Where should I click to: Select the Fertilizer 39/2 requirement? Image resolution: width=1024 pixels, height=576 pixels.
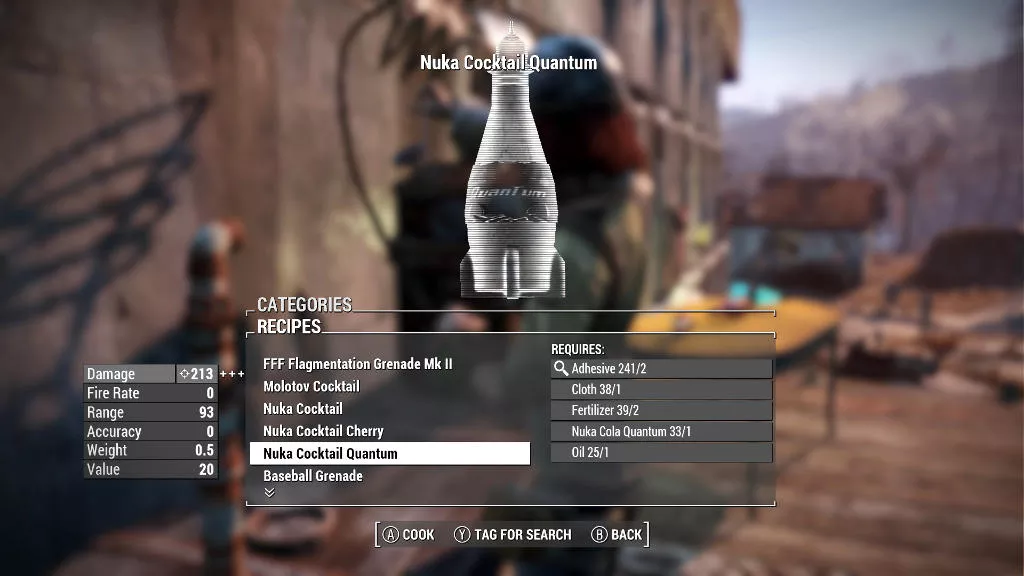(x=662, y=411)
